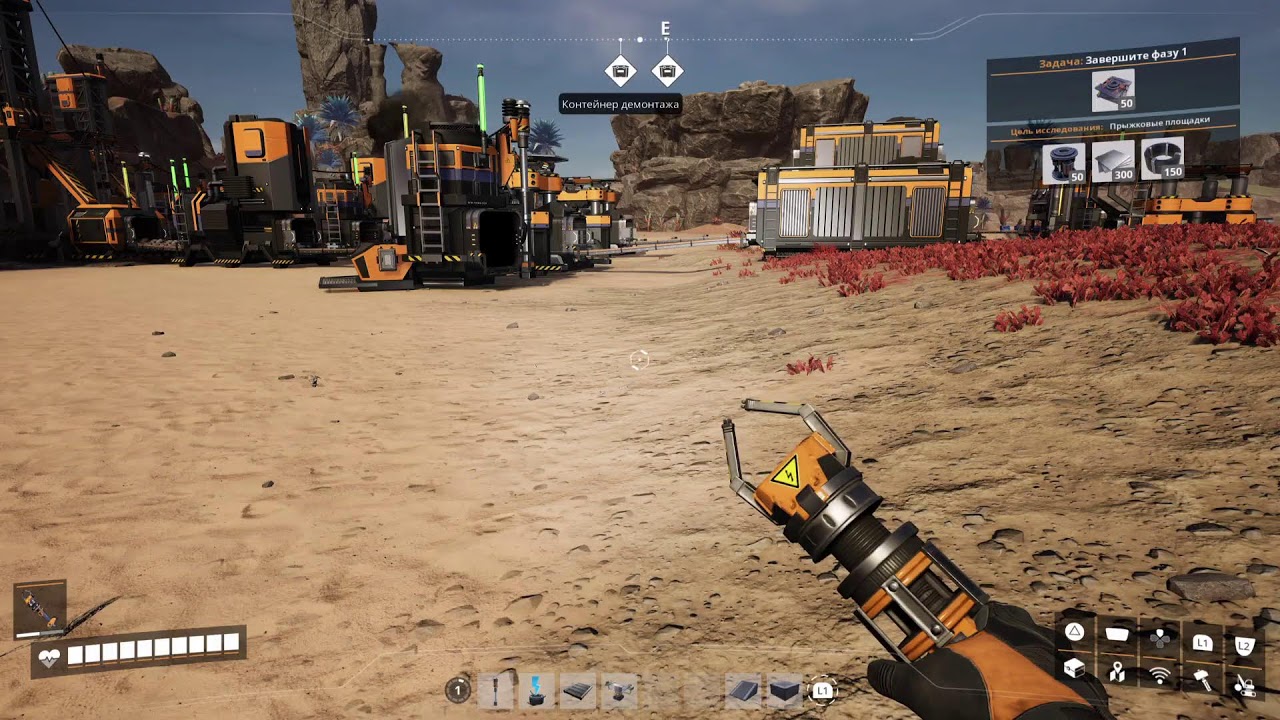This screenshot has width=1280, height=720.
Task: Open the build menu hammer icon
Action: pos(1203,679)
